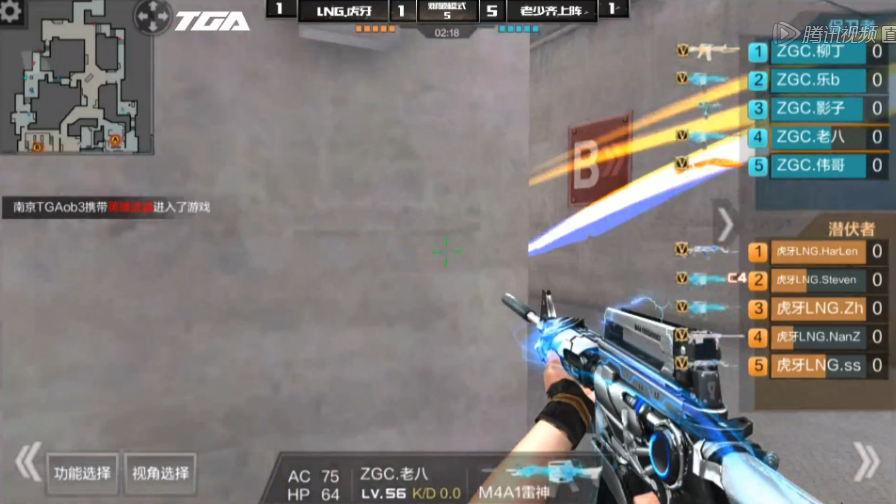Open the 视角选择 view selection
896x504 pixels.
(160, 473)
